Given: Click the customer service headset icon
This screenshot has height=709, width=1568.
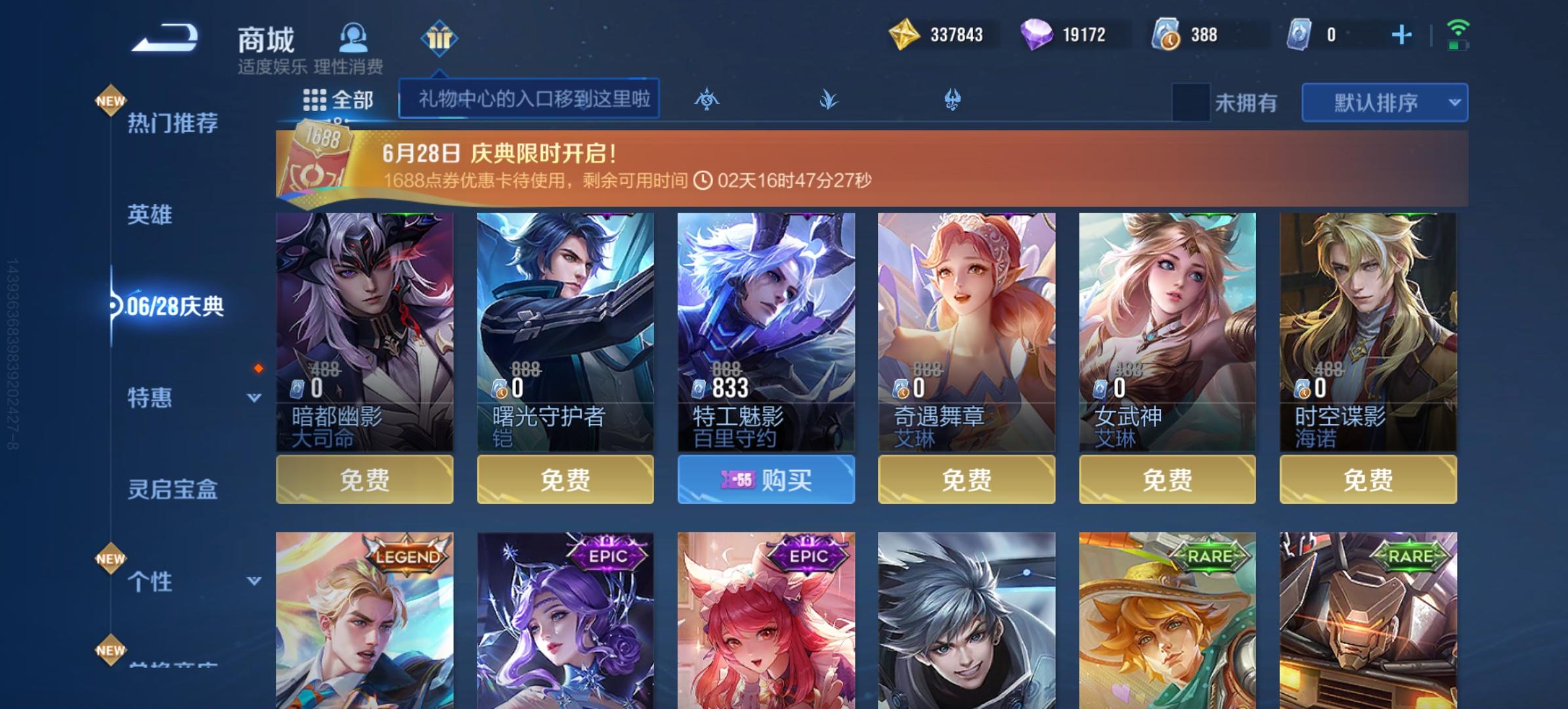Looking at the screenshot, I should pyautogui.click(x=353, y=37).
